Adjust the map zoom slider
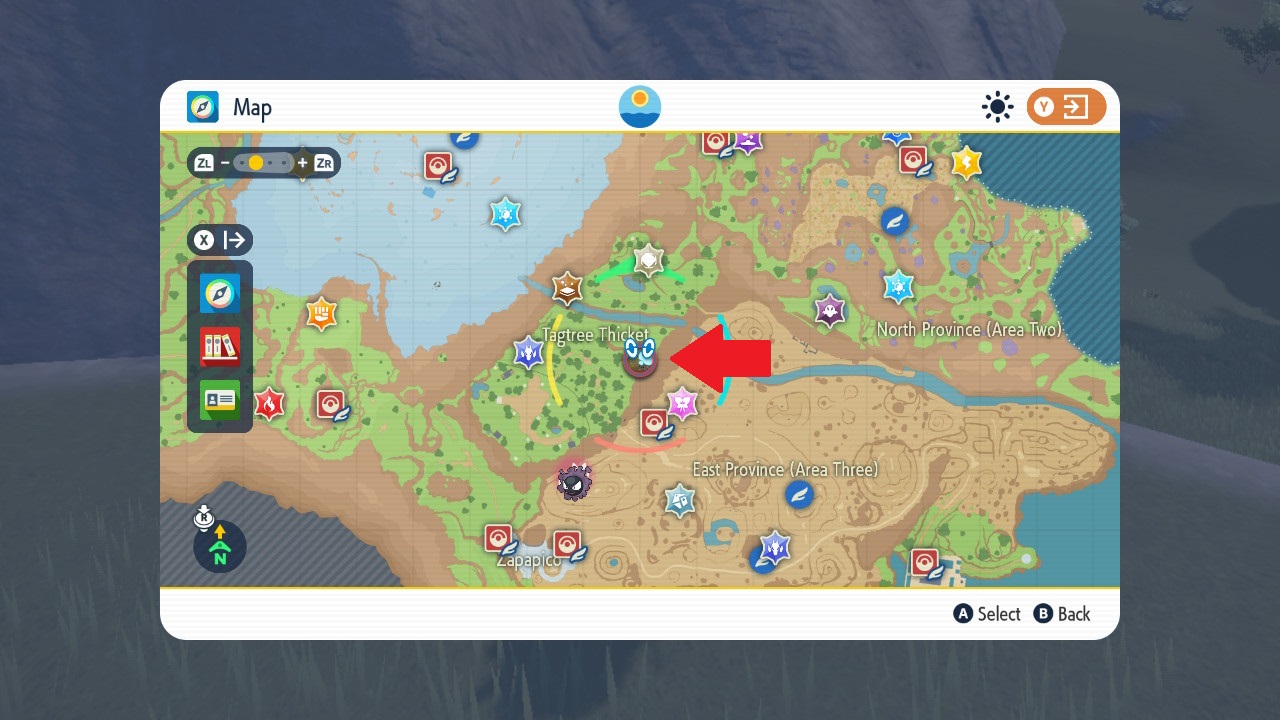The image size is (1280, 720). 256,161
